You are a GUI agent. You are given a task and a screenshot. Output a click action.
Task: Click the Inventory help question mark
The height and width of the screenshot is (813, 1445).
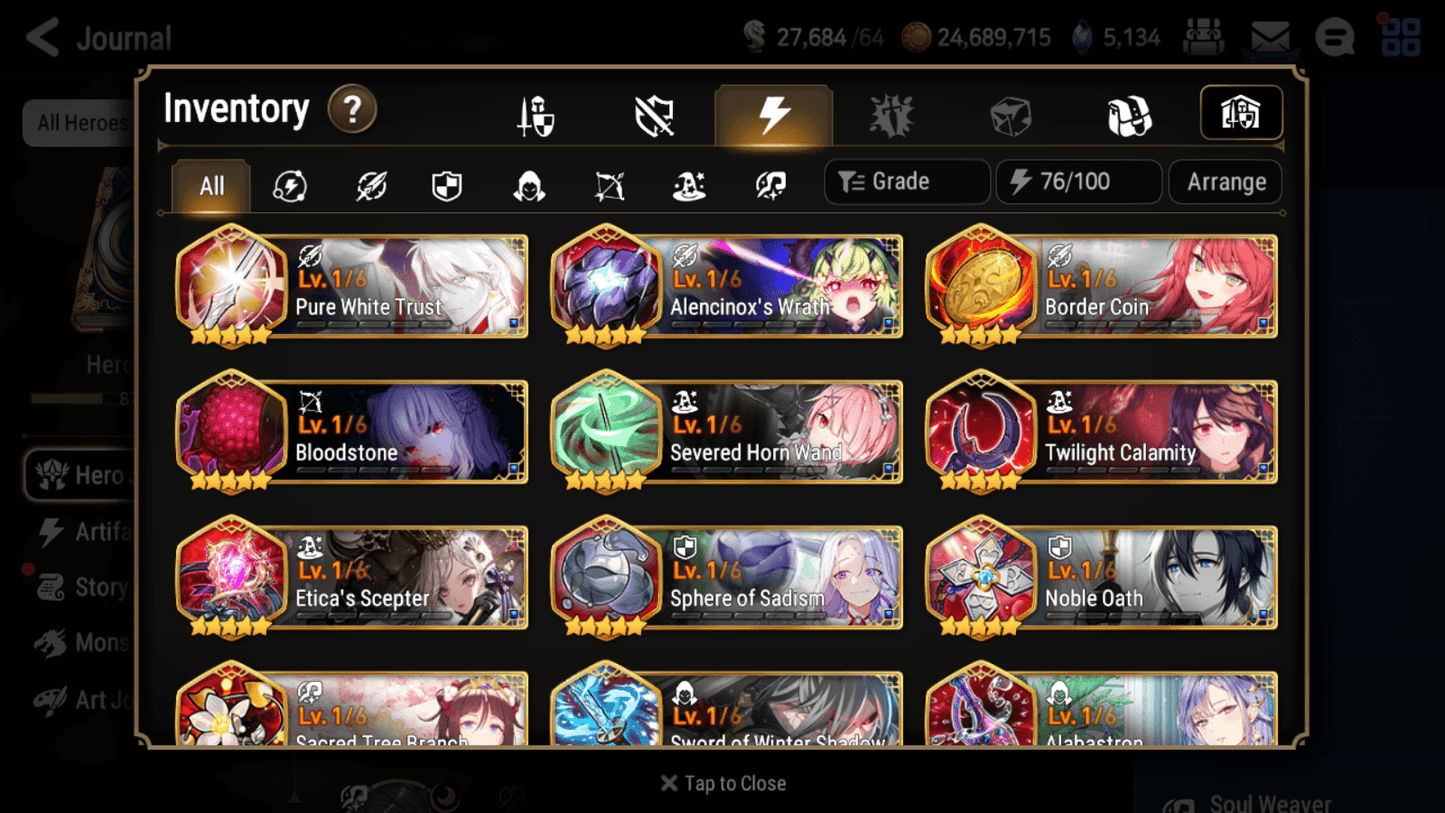point(352,110)
